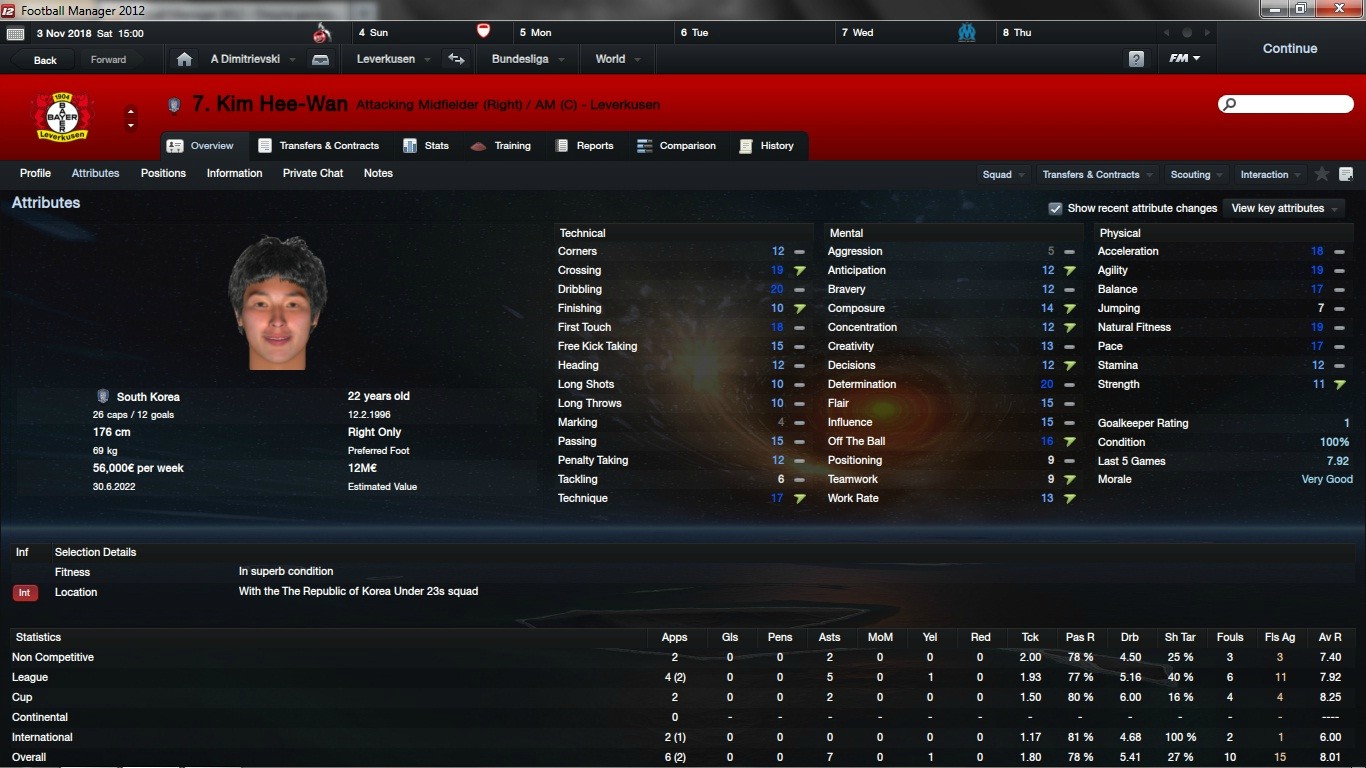Screen dimensions: 1366x768
Task: Switch to the Stats tab
Action: (426, 146)
